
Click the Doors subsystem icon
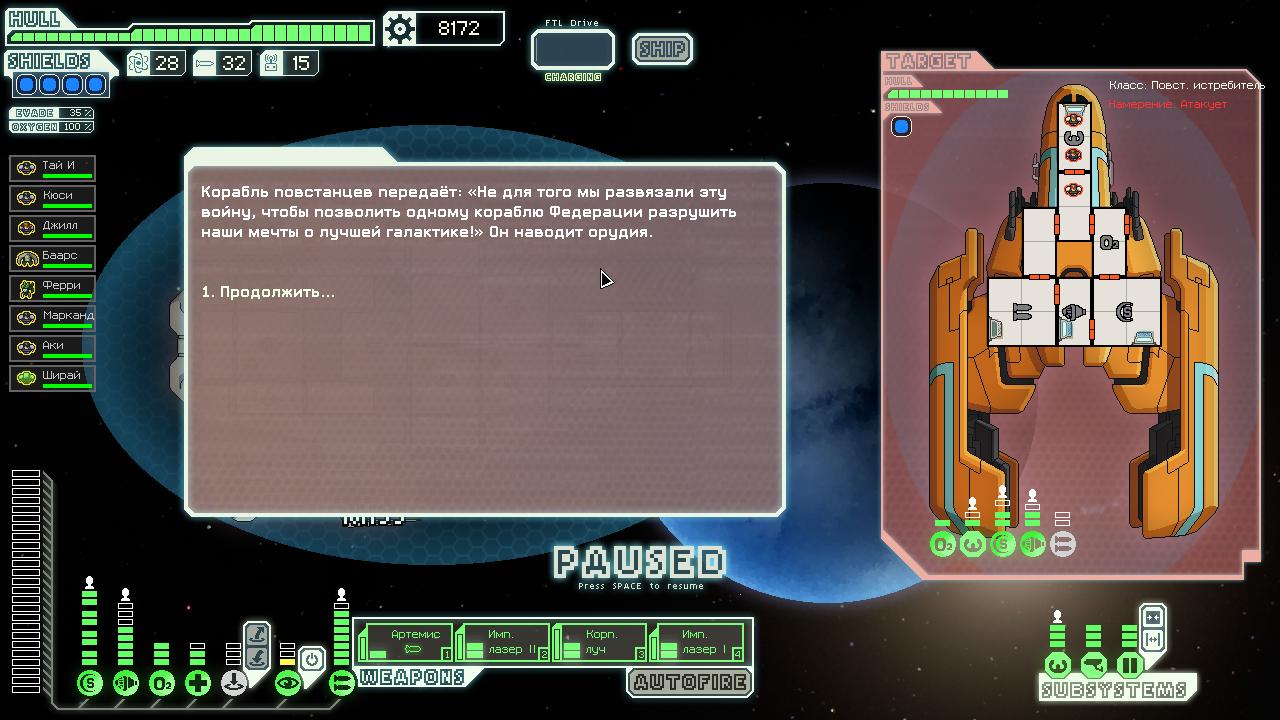[x=1129, y=665]
